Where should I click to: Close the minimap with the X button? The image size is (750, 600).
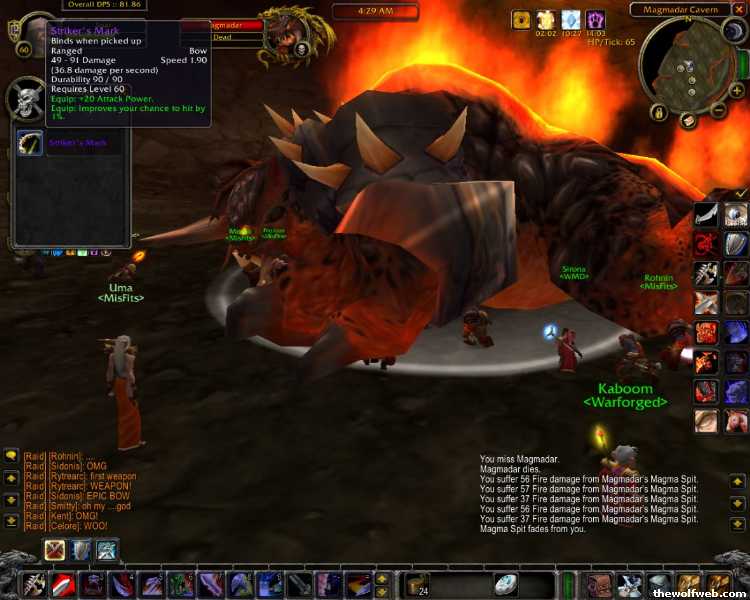pyautogui.click(x=739, y=8)
